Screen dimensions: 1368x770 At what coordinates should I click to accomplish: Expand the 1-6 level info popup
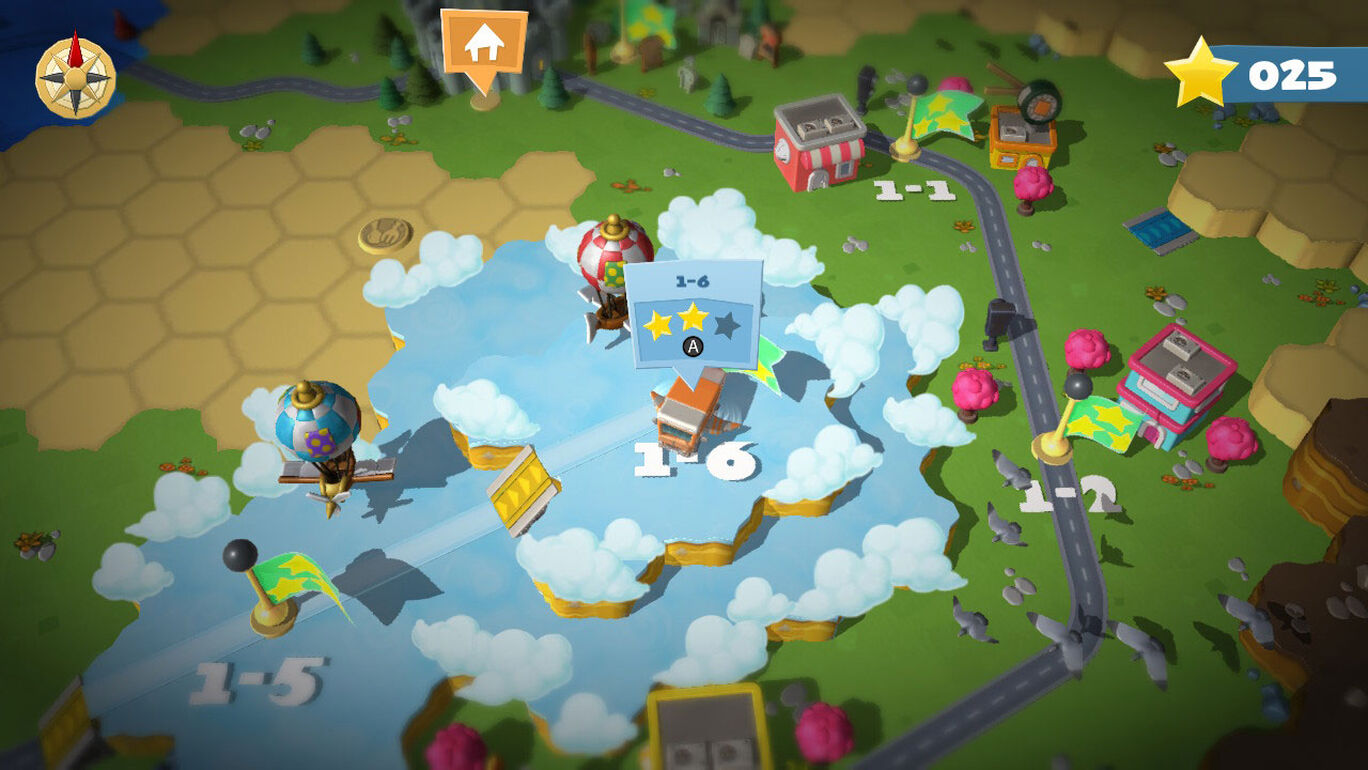pyautogui.click(x=692, y=310)
